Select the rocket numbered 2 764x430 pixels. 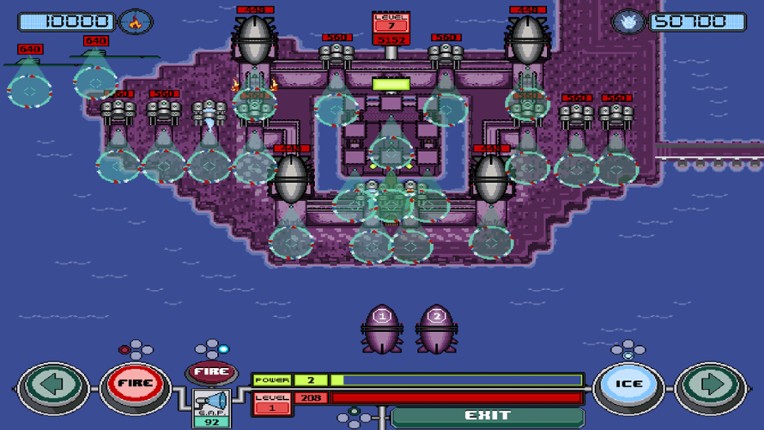click(436, 328)
